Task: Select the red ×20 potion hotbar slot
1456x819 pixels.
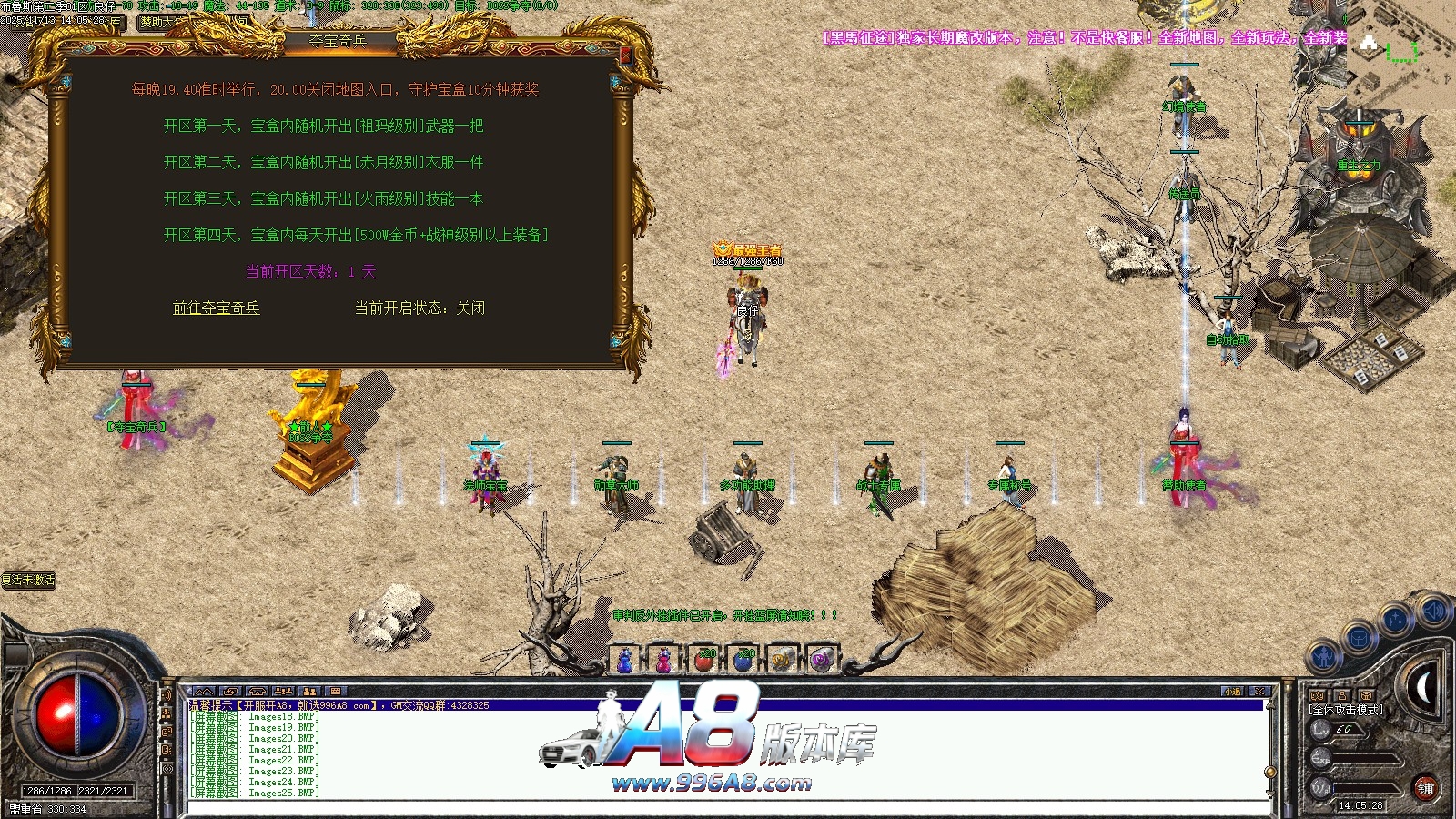Action: [x=703, y=660]
